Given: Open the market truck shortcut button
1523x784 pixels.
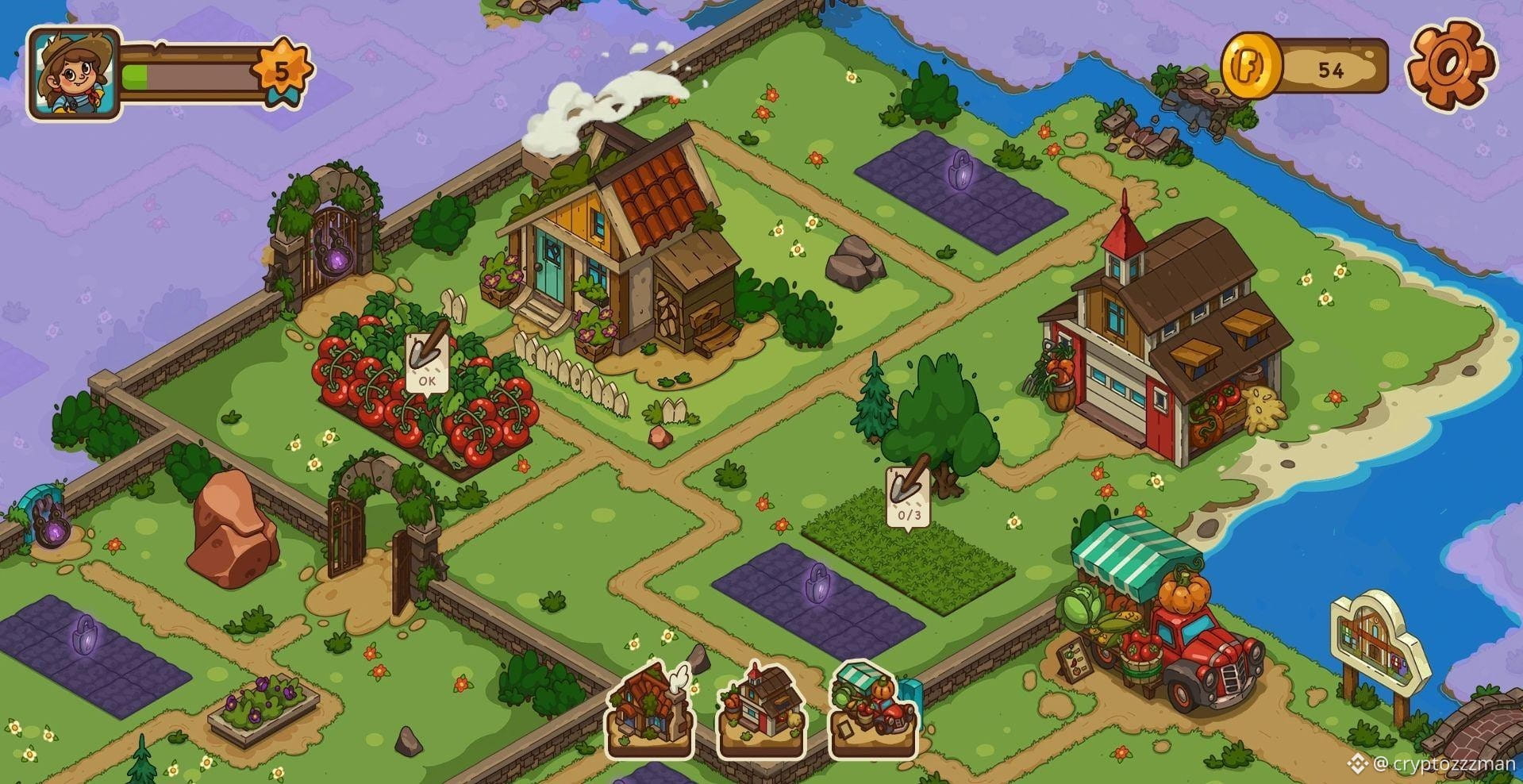Looking at the screenshot, I should tap(874, 710).
